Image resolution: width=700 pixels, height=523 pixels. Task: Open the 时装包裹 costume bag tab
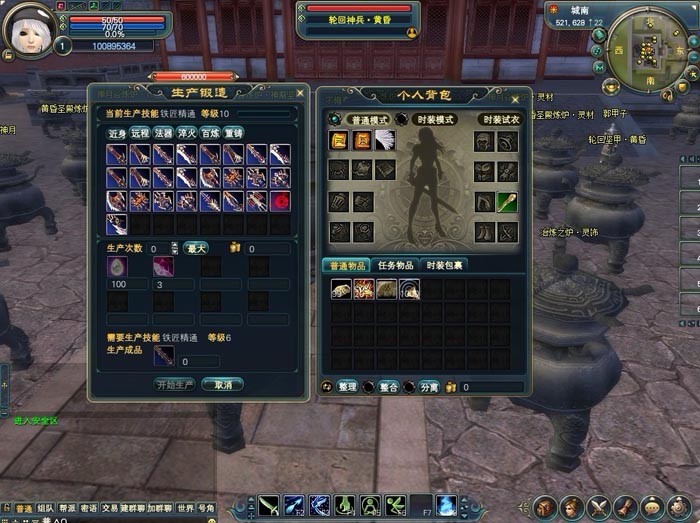point(444,265)
